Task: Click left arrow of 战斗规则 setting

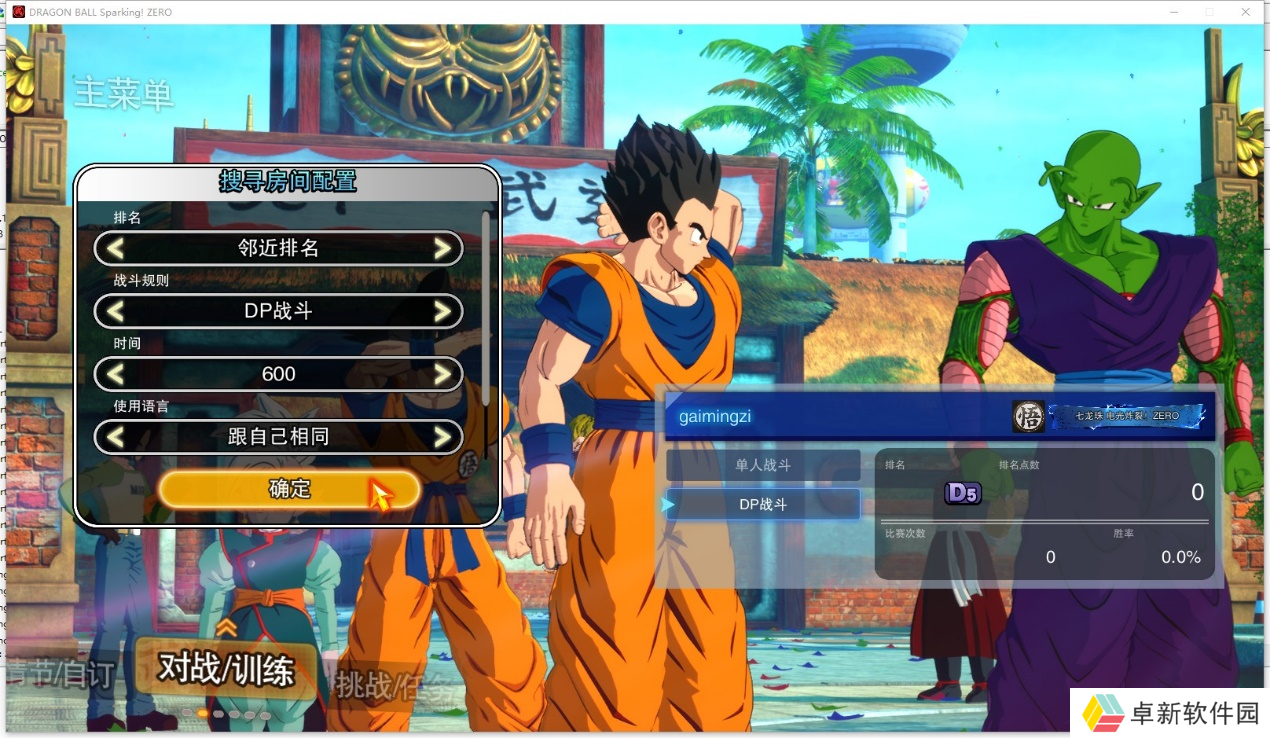Action: (116, 311)
